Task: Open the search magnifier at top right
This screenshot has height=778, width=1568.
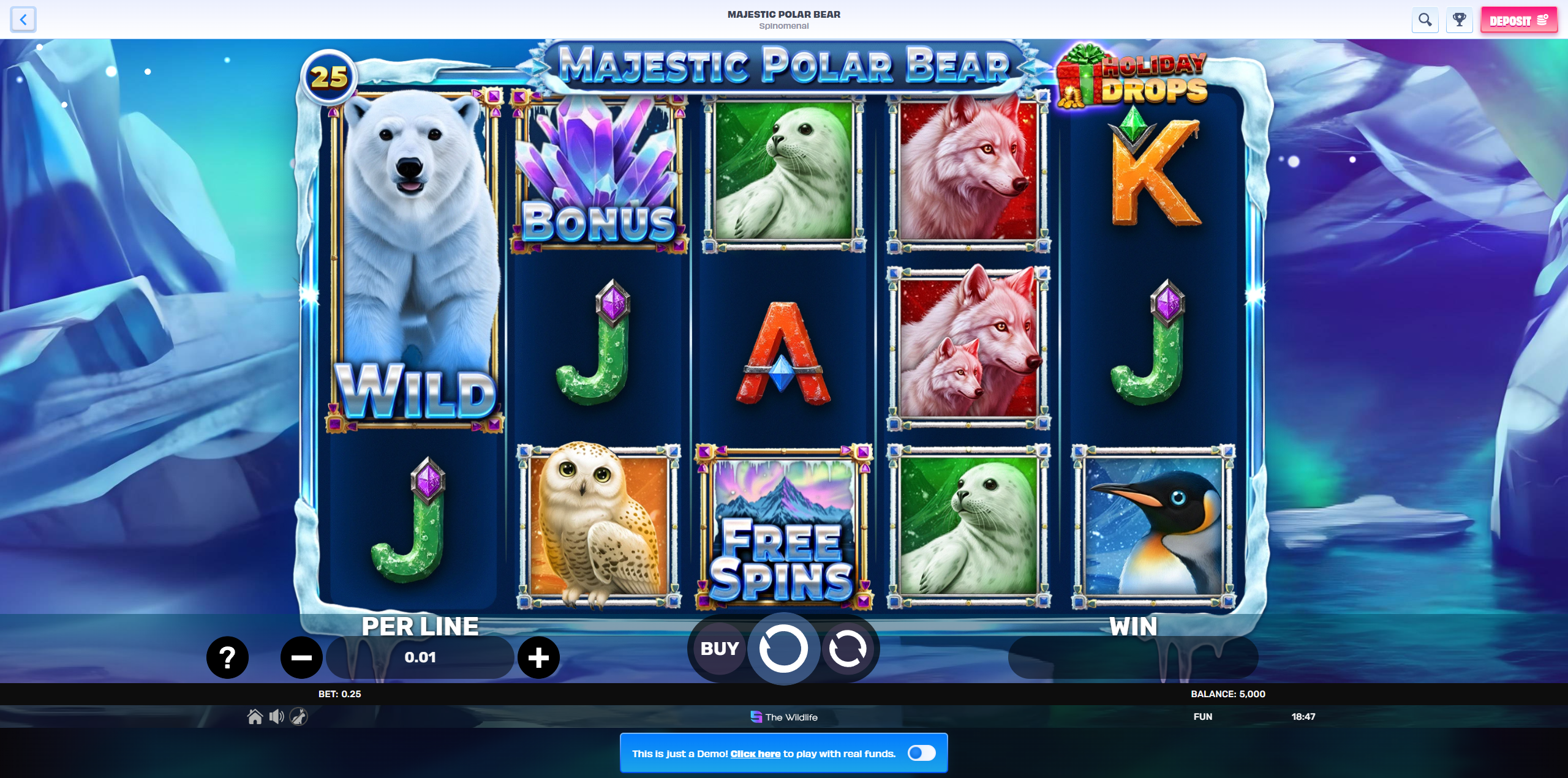Action: point(1425,20)
